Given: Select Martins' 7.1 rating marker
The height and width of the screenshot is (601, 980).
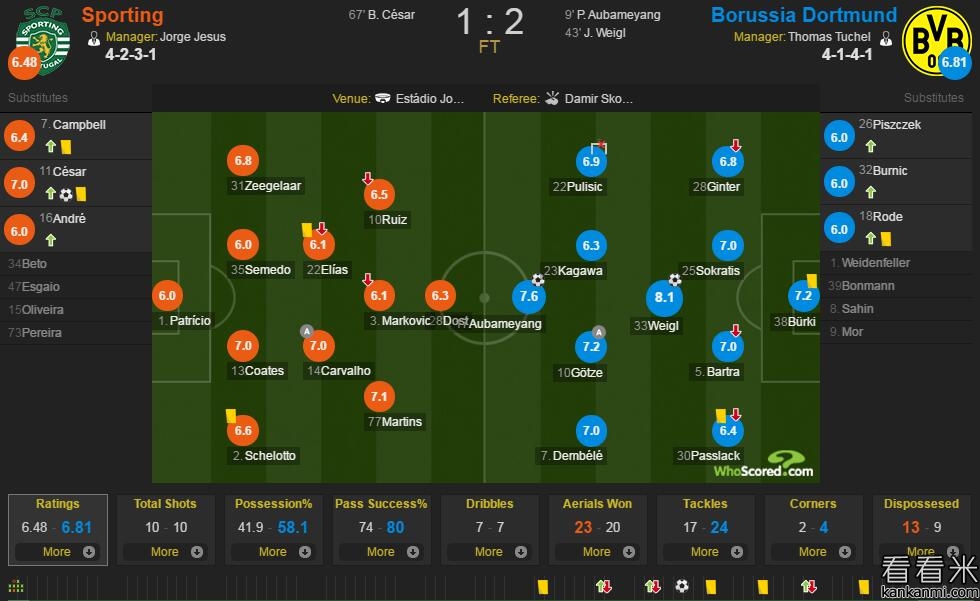Looking at the screenshot, I should pyautogui.click(x=380, y=397).
